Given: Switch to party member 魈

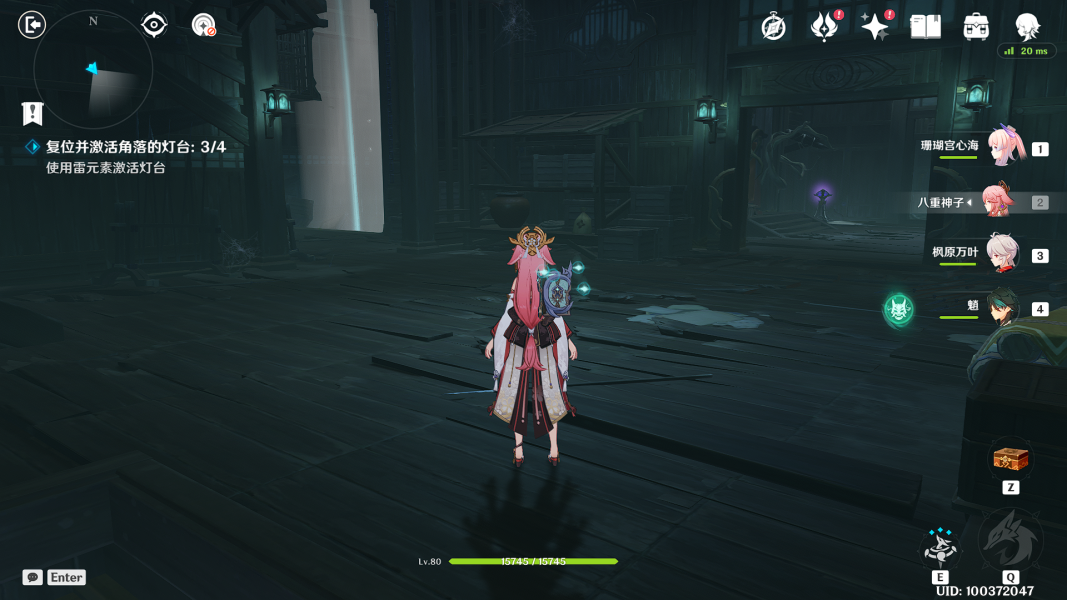Looking at the screenshot, I should 1002,308.
